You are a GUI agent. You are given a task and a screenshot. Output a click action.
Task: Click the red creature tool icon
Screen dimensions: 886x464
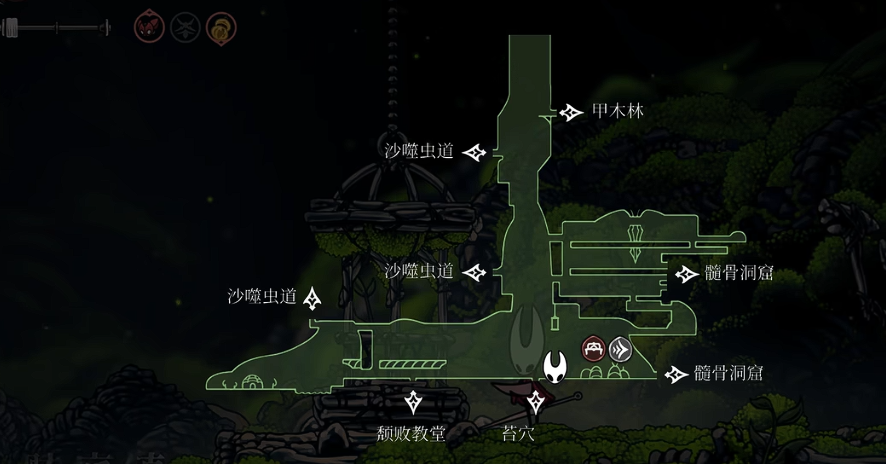point(148,26)
